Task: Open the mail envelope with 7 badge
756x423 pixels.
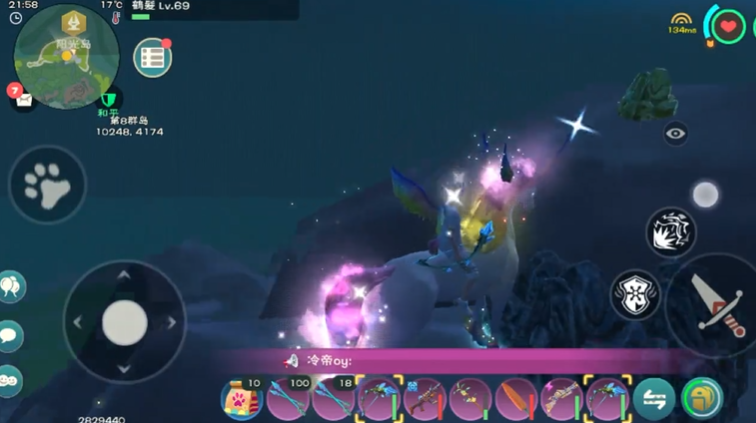Action: pos(21,98)
